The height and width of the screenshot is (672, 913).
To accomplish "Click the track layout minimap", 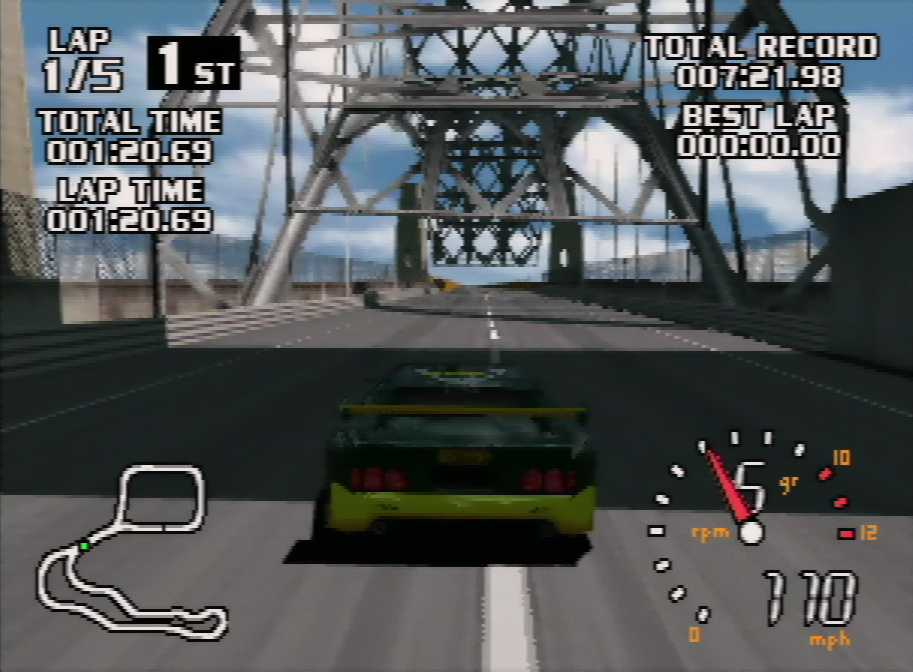I will click(130, 553).
